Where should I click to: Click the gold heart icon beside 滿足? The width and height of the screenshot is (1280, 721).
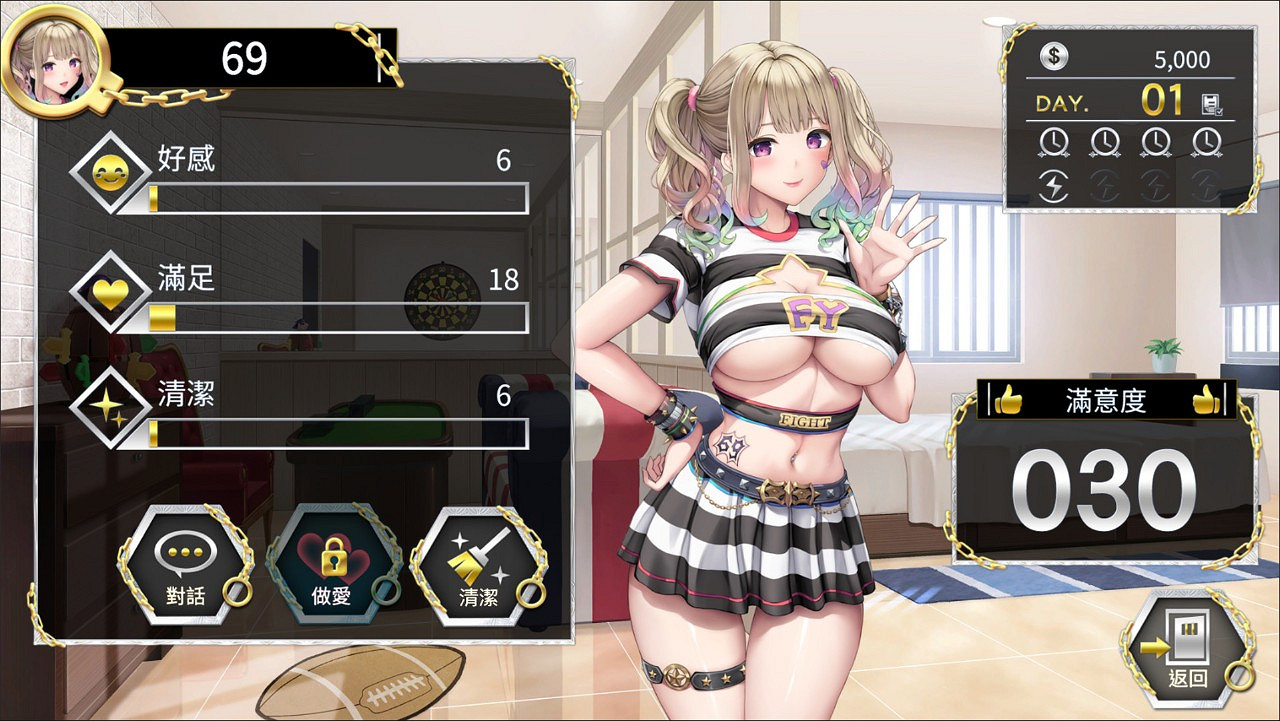tap(113, 292)
